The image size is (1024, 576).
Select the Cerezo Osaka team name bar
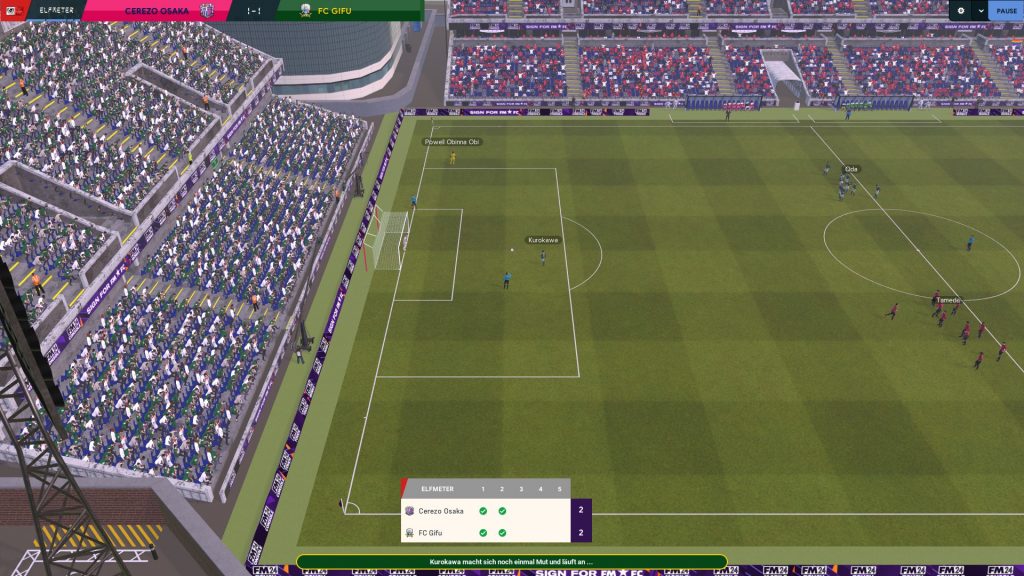[x=160, y=11]
